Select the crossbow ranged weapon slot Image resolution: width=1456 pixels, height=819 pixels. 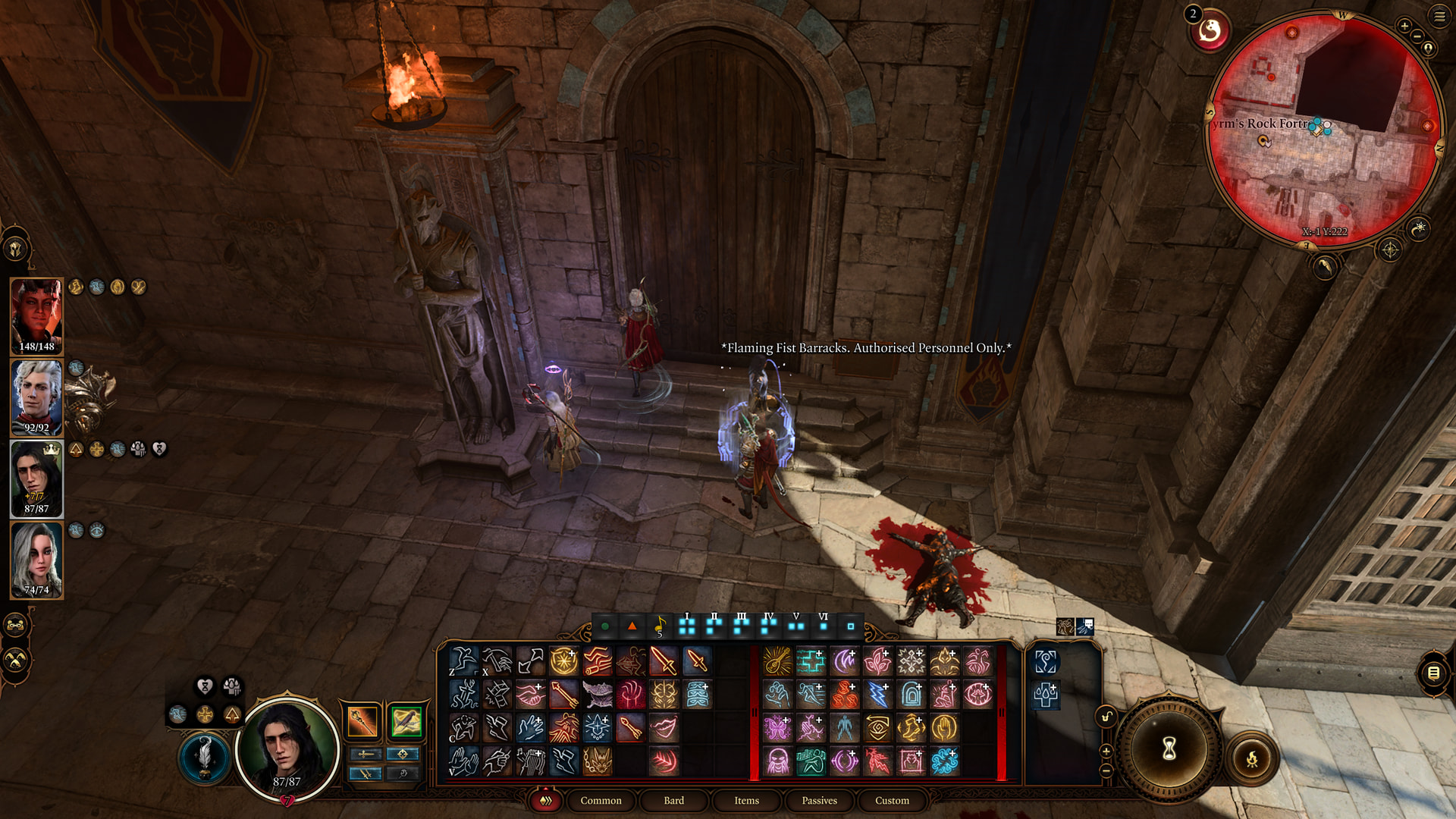[406, 721]
